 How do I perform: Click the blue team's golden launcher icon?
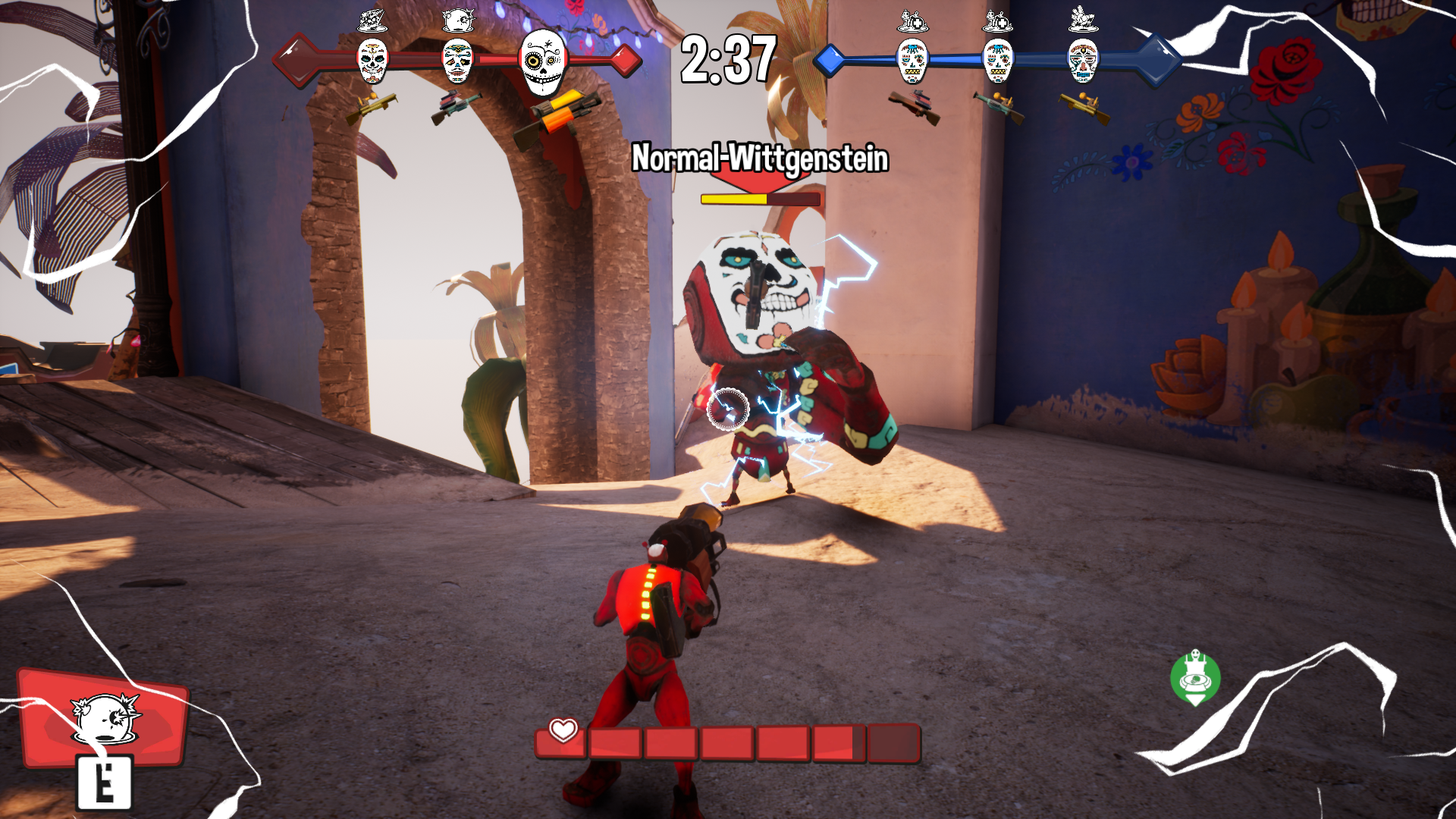[1084, 106]
